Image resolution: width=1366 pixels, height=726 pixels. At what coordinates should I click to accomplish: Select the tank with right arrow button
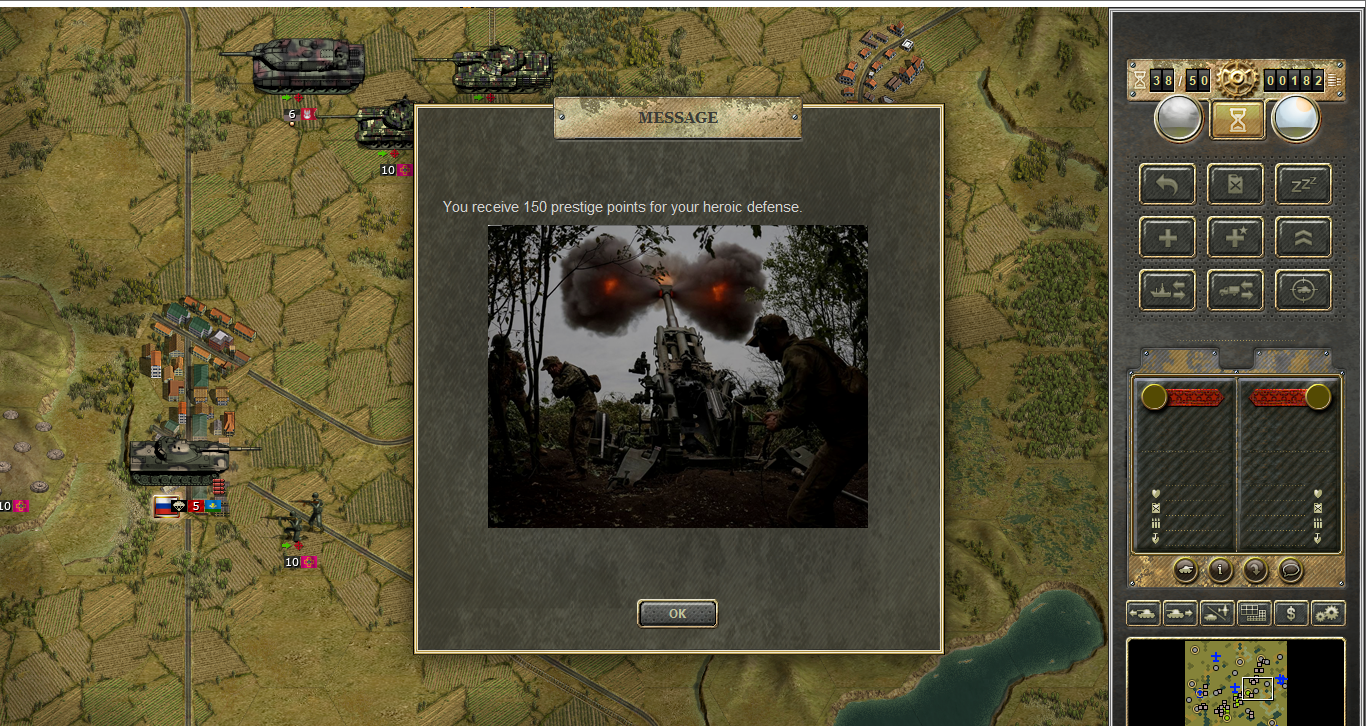[1180, 613]
